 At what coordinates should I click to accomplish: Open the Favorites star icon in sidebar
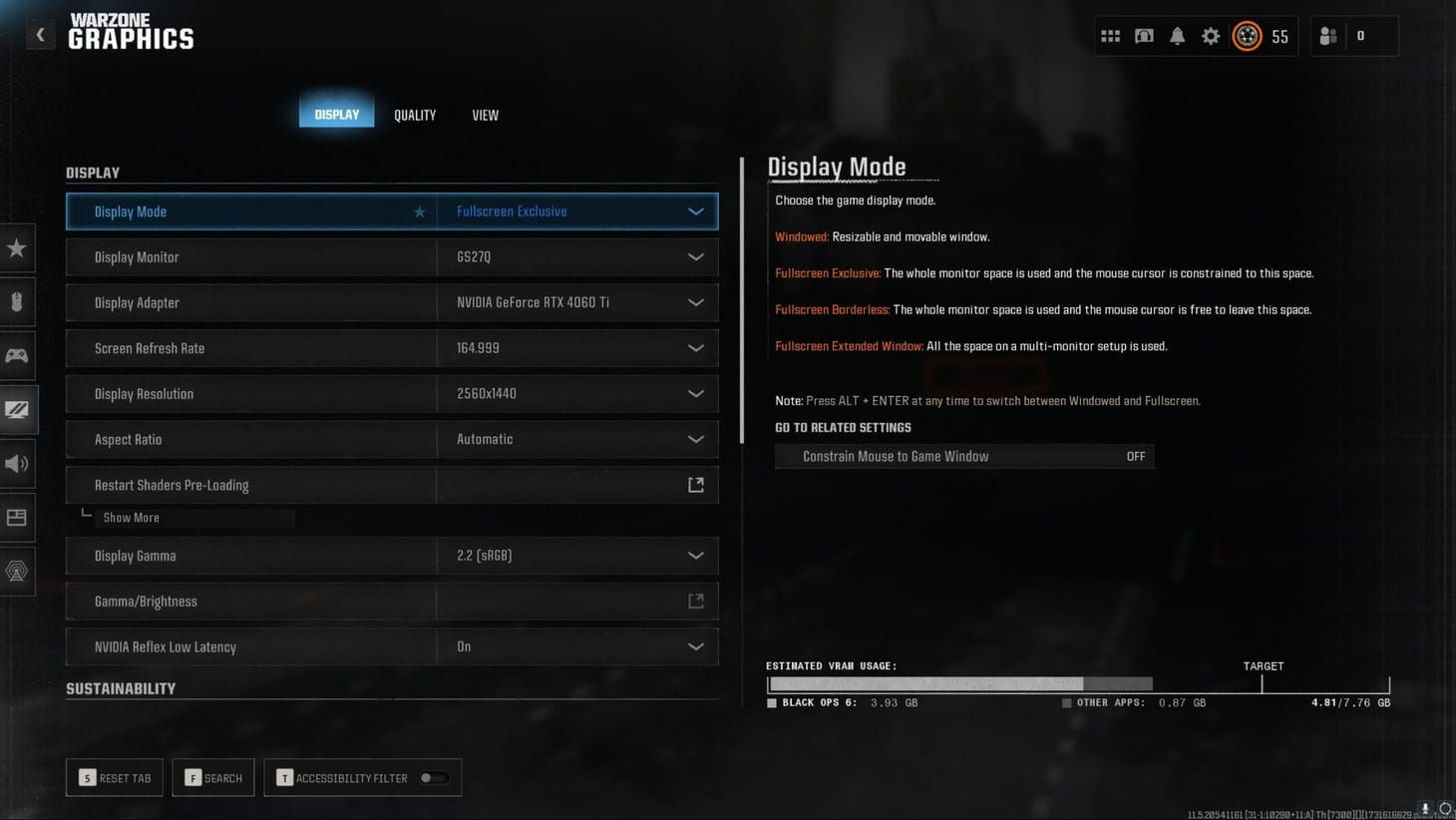coord(17,248)
